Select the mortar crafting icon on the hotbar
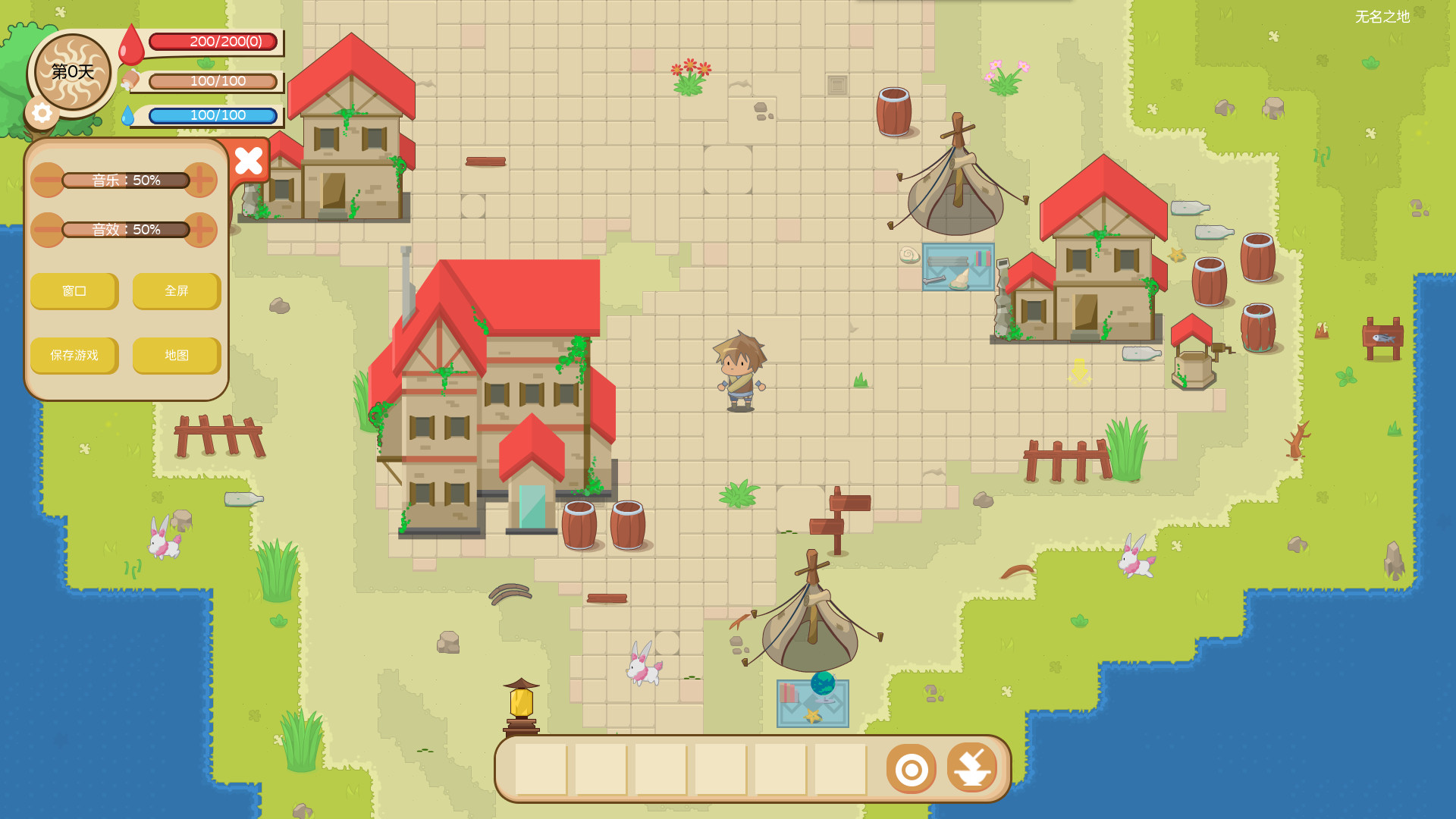This screenshot has height=819, width=1456. (x=973, y=768)
